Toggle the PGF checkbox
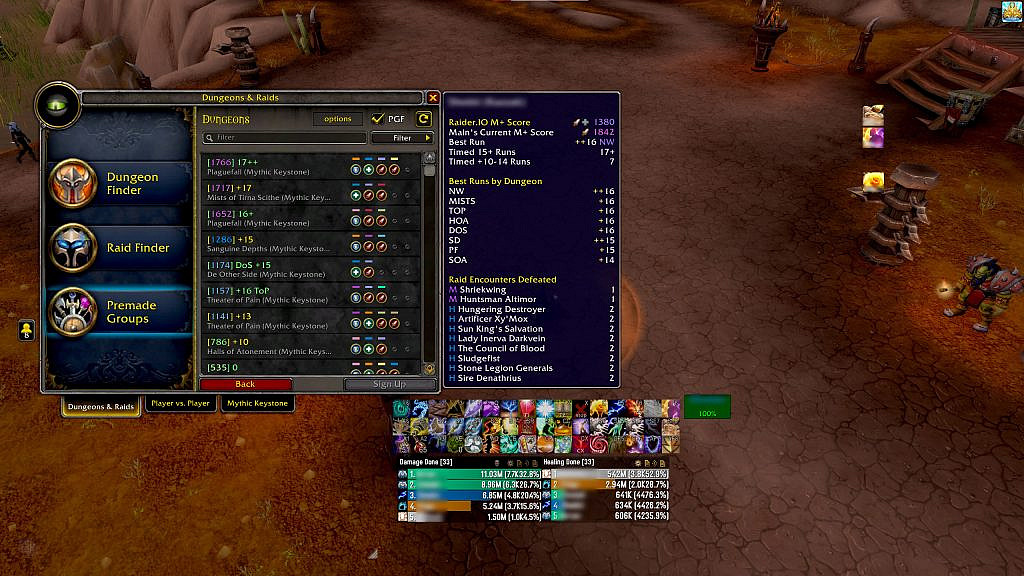The height and width of the screenshot is (576, 1024). point(378,119)
